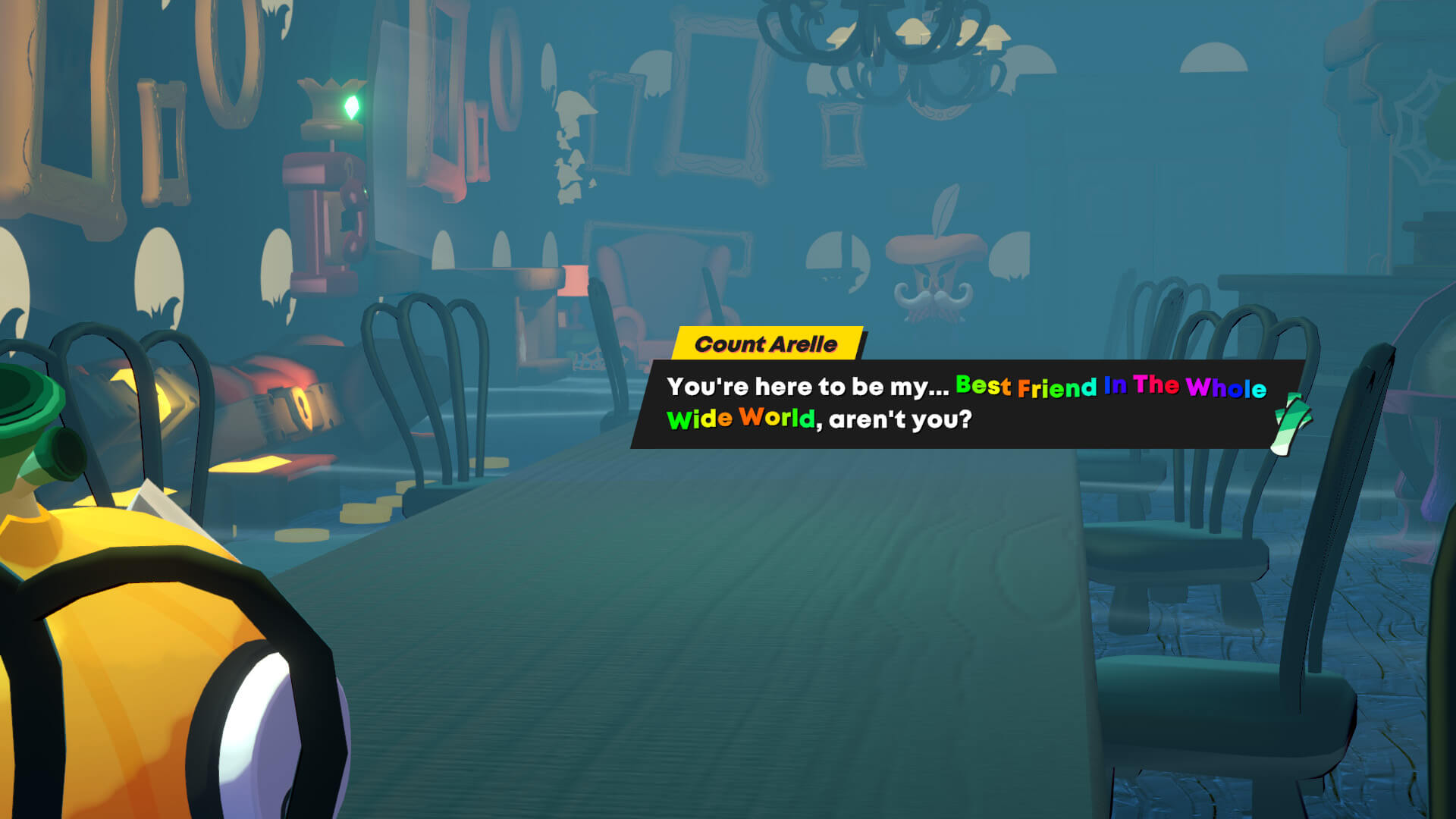Select the Count Arelle name plate
This screenshot has height=819, width=1456.
tap(767, 344)
